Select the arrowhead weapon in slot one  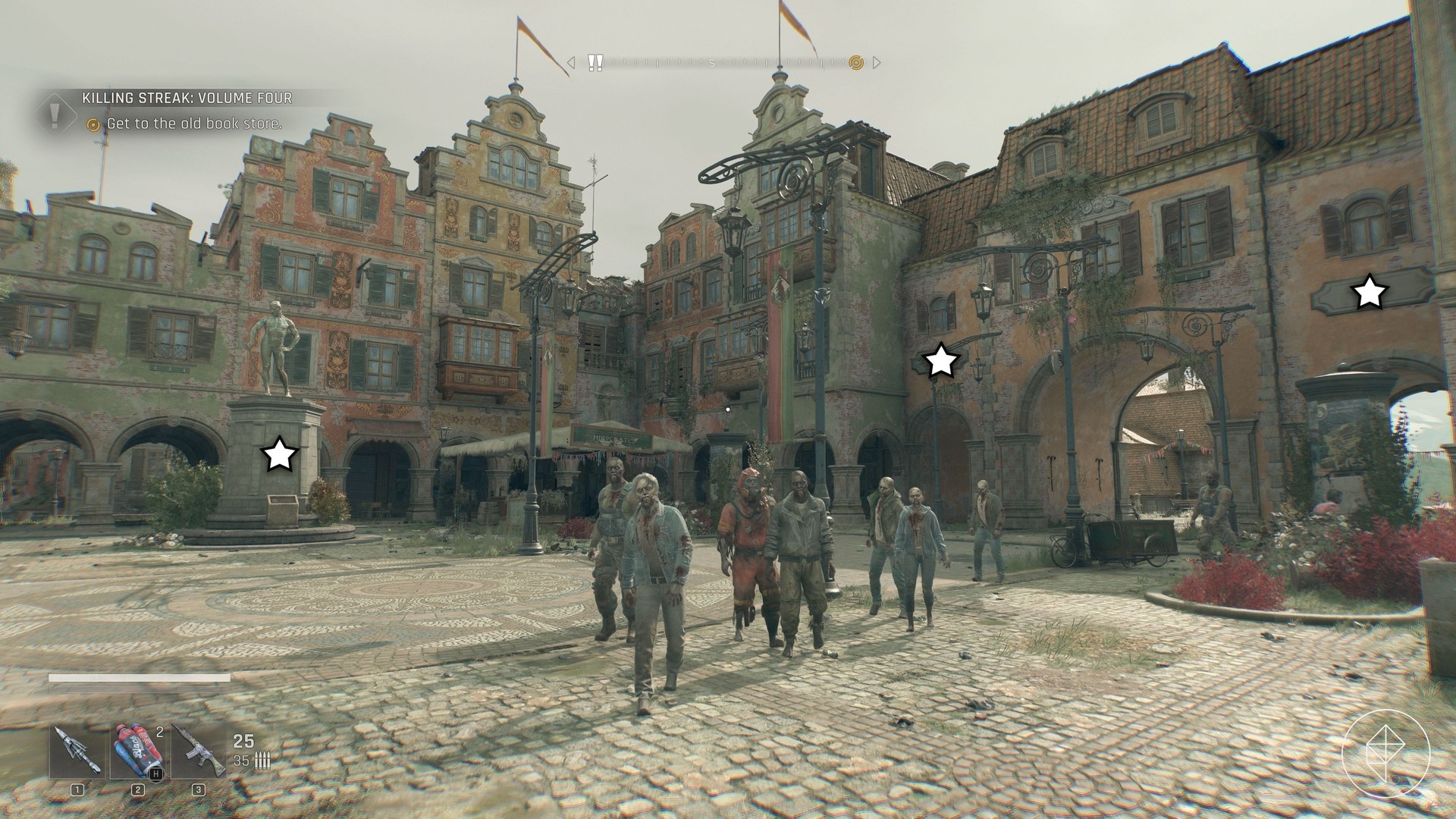pos(77,752)
